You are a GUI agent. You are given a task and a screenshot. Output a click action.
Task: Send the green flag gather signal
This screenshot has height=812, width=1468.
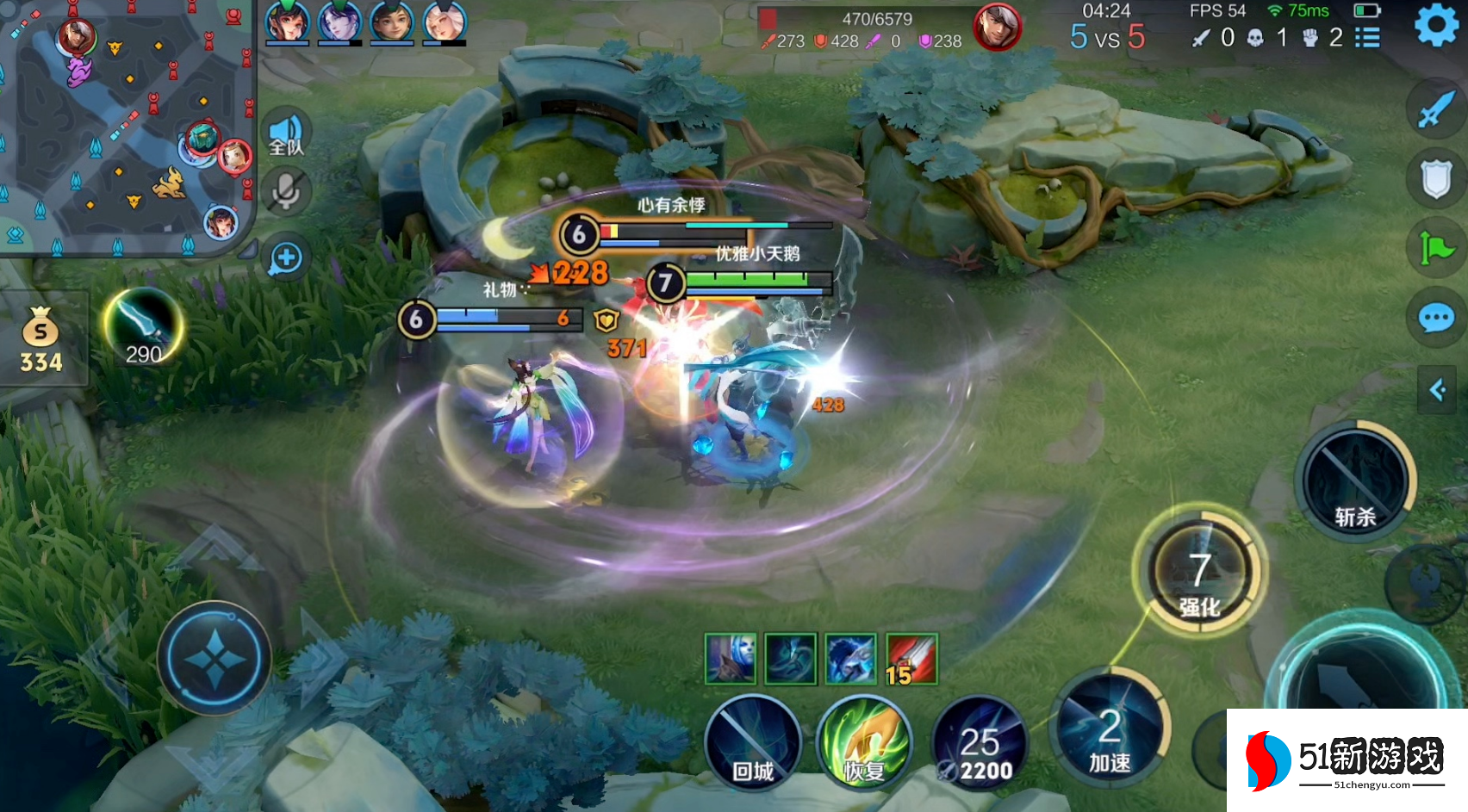1435,249
